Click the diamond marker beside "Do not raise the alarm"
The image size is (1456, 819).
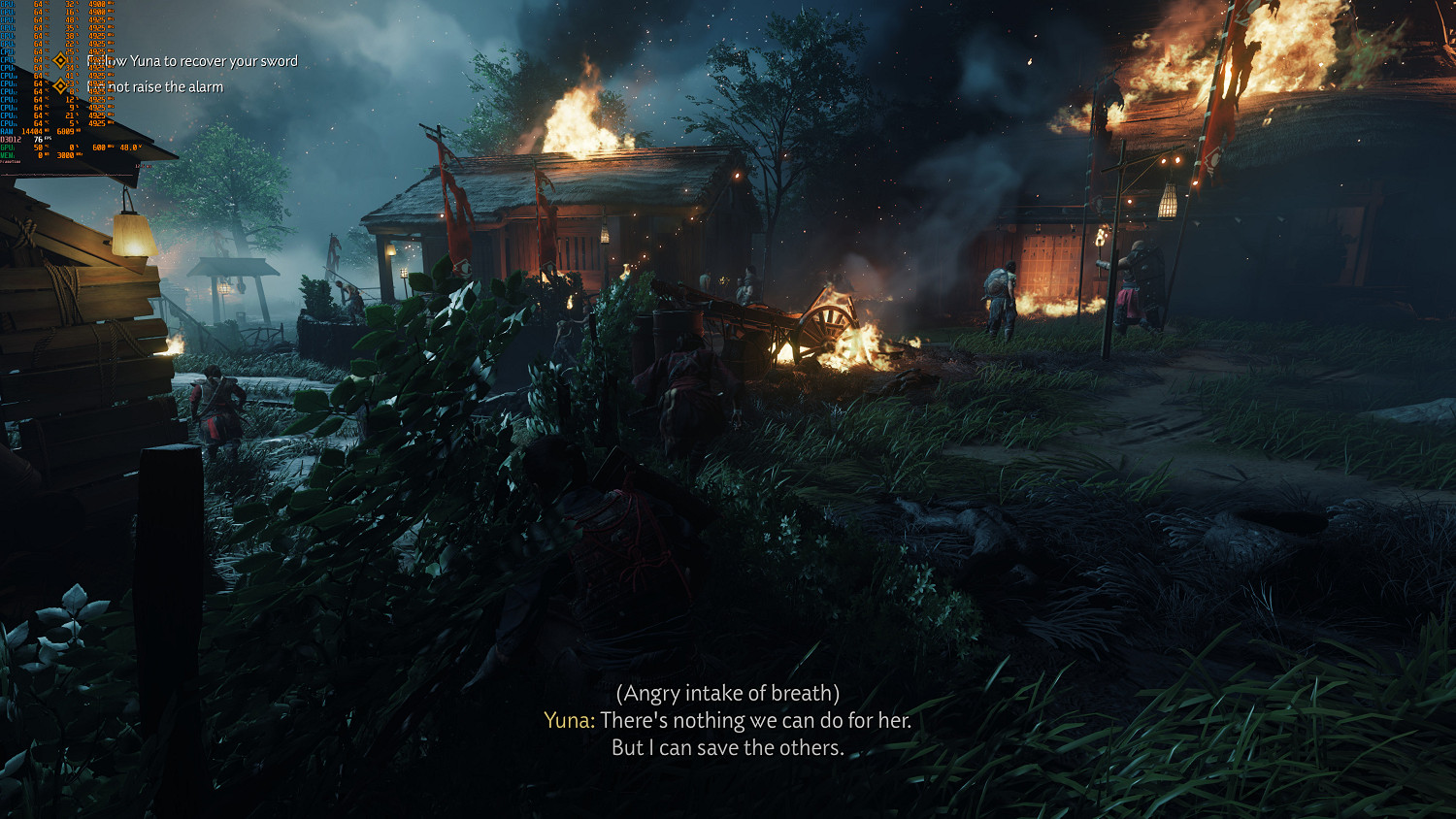pyautogui.click(x=60, y=85)
